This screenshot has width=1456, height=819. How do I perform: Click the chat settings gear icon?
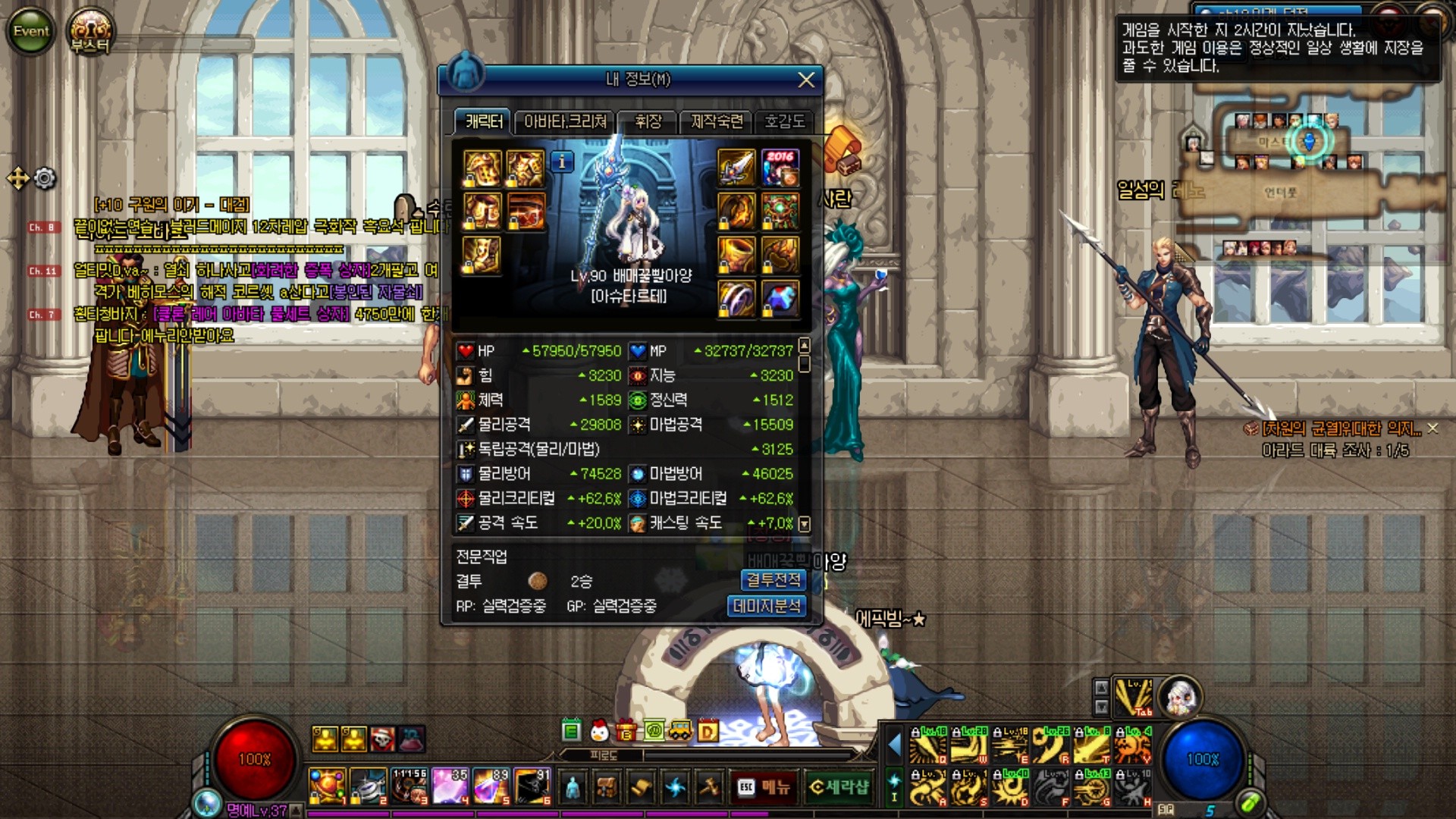45,179
